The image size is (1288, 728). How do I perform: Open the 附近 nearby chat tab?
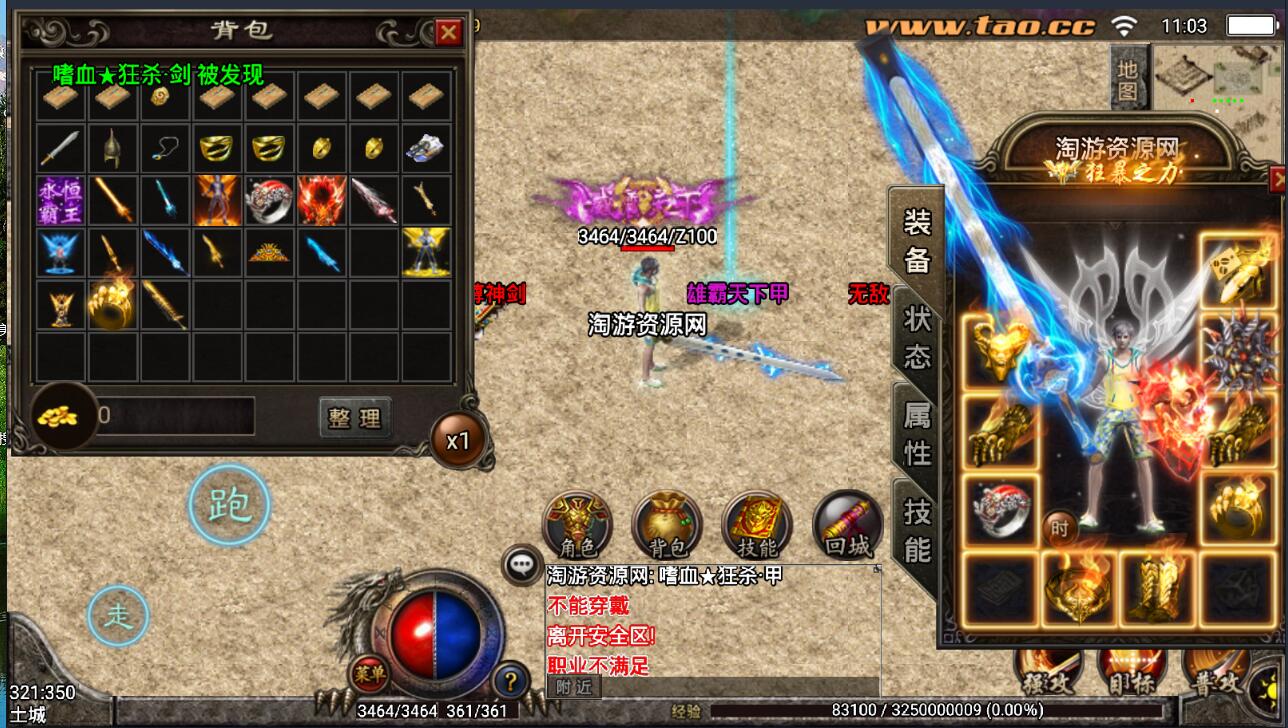pos(574,687)
